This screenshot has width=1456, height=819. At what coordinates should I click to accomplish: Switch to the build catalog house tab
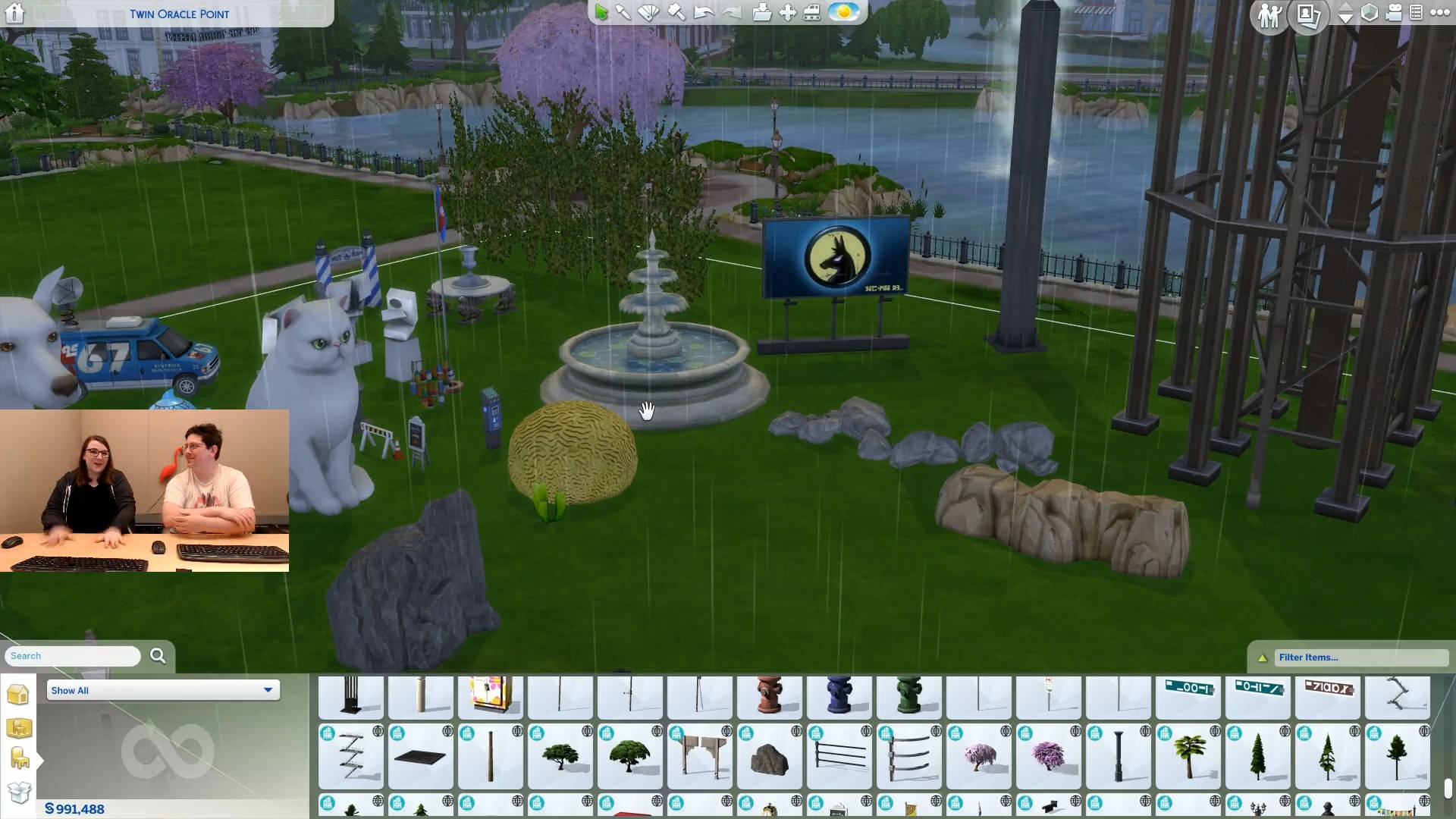pyautogui.click(x=19, y=694)
